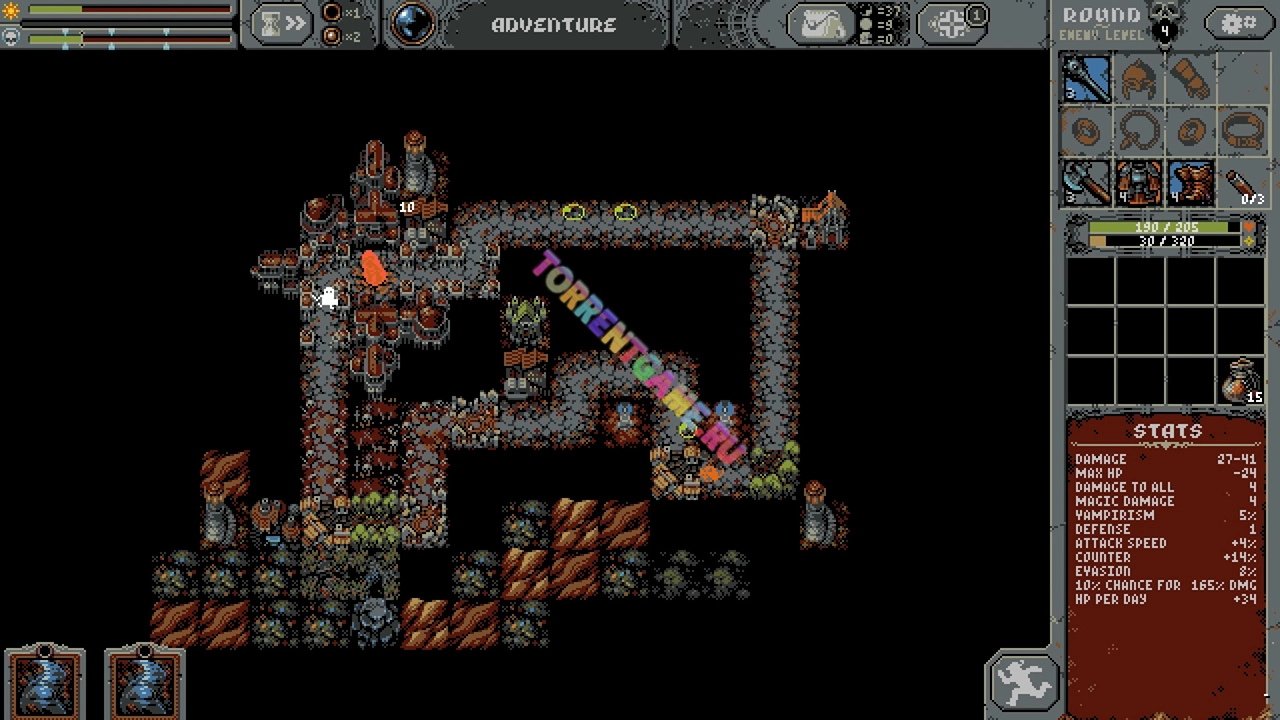Open the settings gear menu
This screenshot has height=720, width=1280.
(x=1239, y=24)
